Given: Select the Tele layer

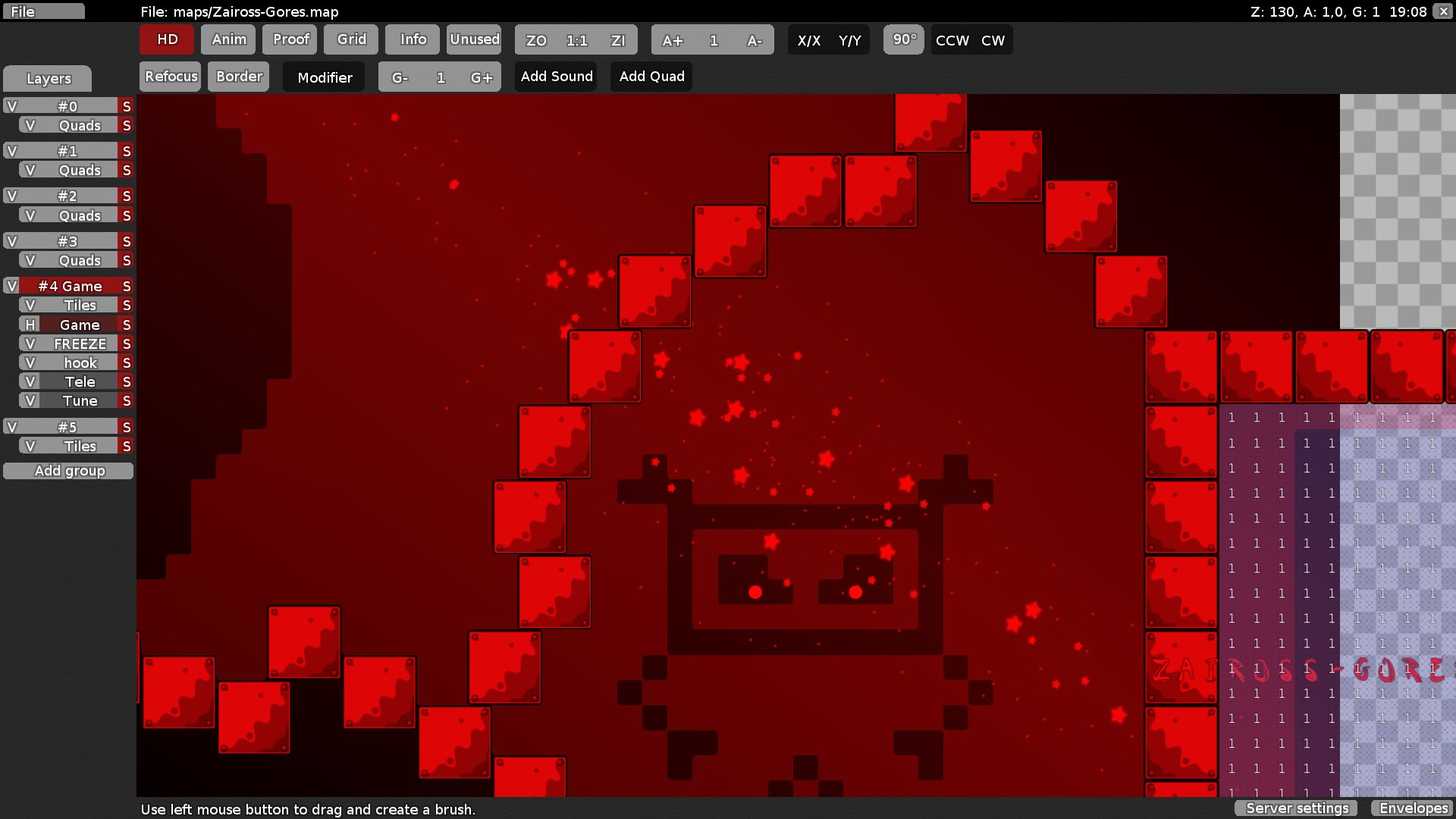Looking at the screenshot, I should (79, 382).
